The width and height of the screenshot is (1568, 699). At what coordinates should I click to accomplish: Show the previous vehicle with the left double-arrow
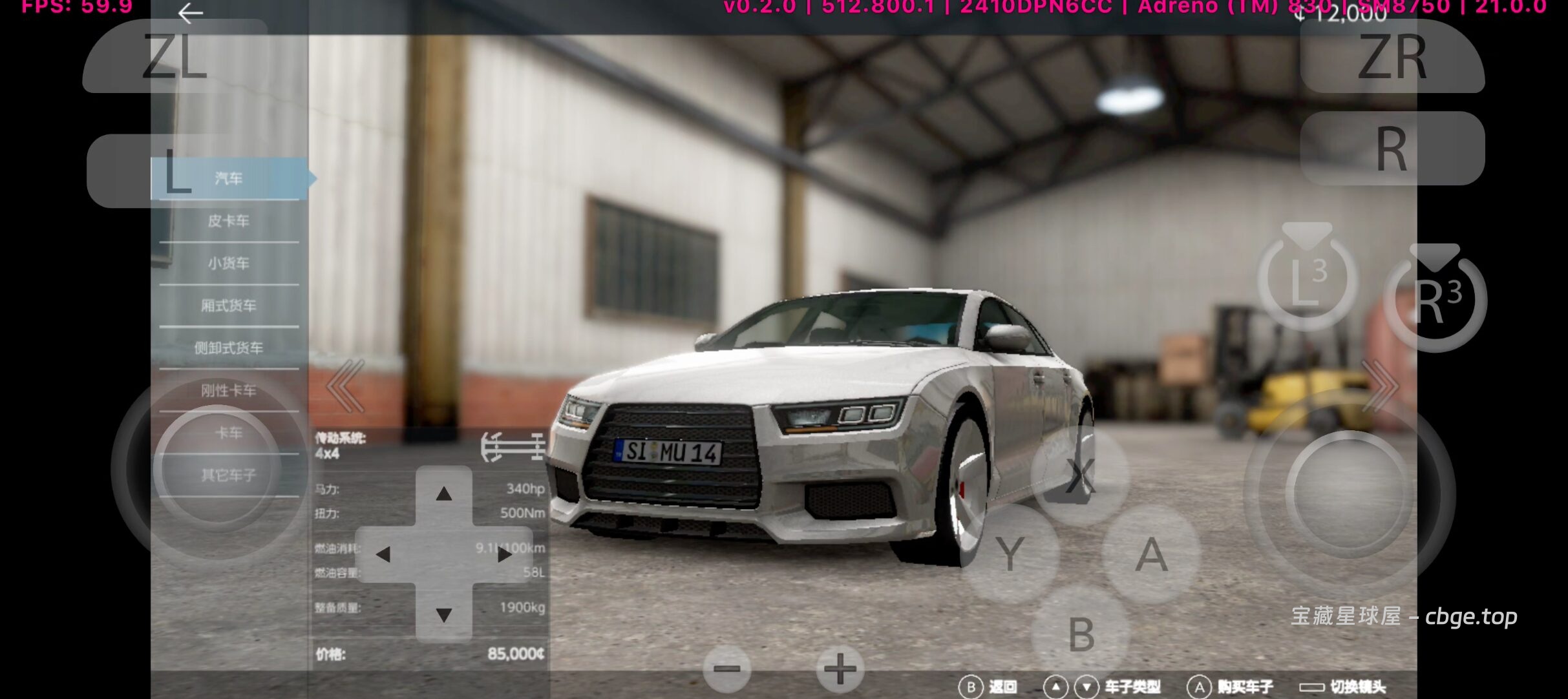click(346, 386)
